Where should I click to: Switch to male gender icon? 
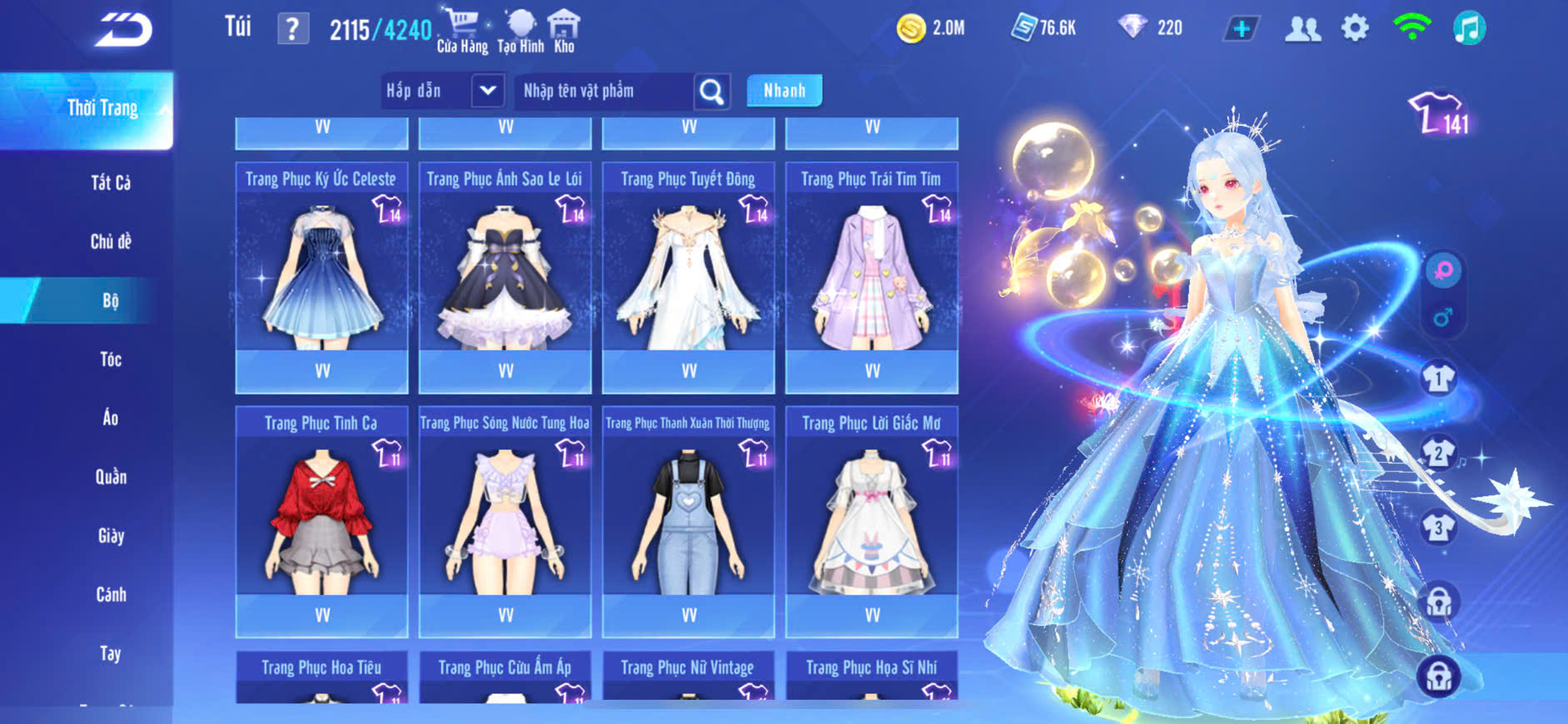coord(1443,317)
